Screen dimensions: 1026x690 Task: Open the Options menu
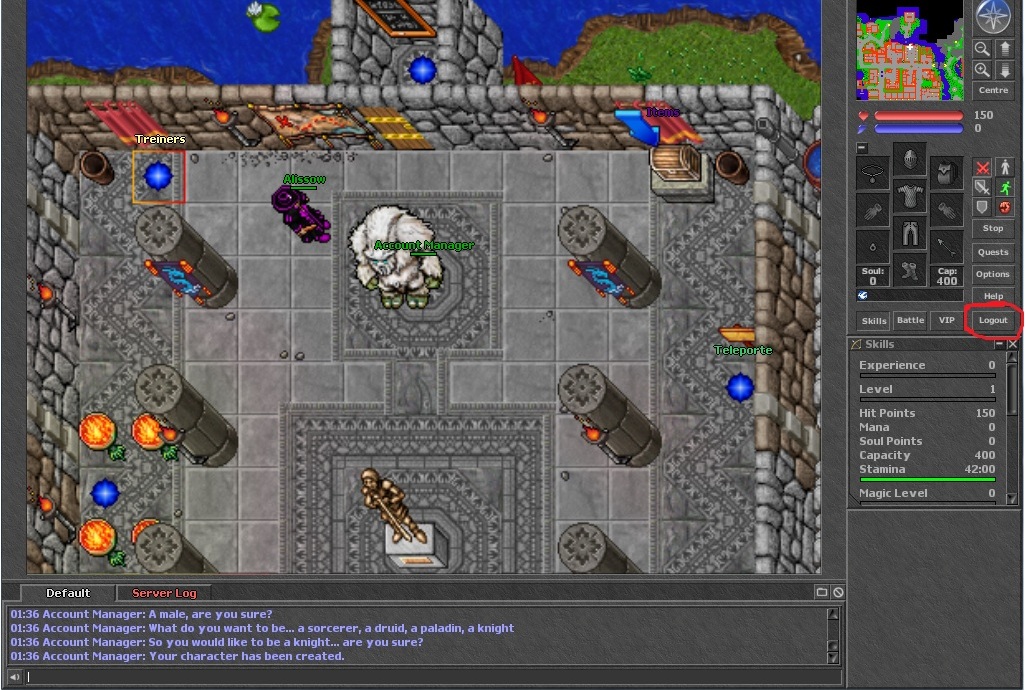click(x=993, y=274)
